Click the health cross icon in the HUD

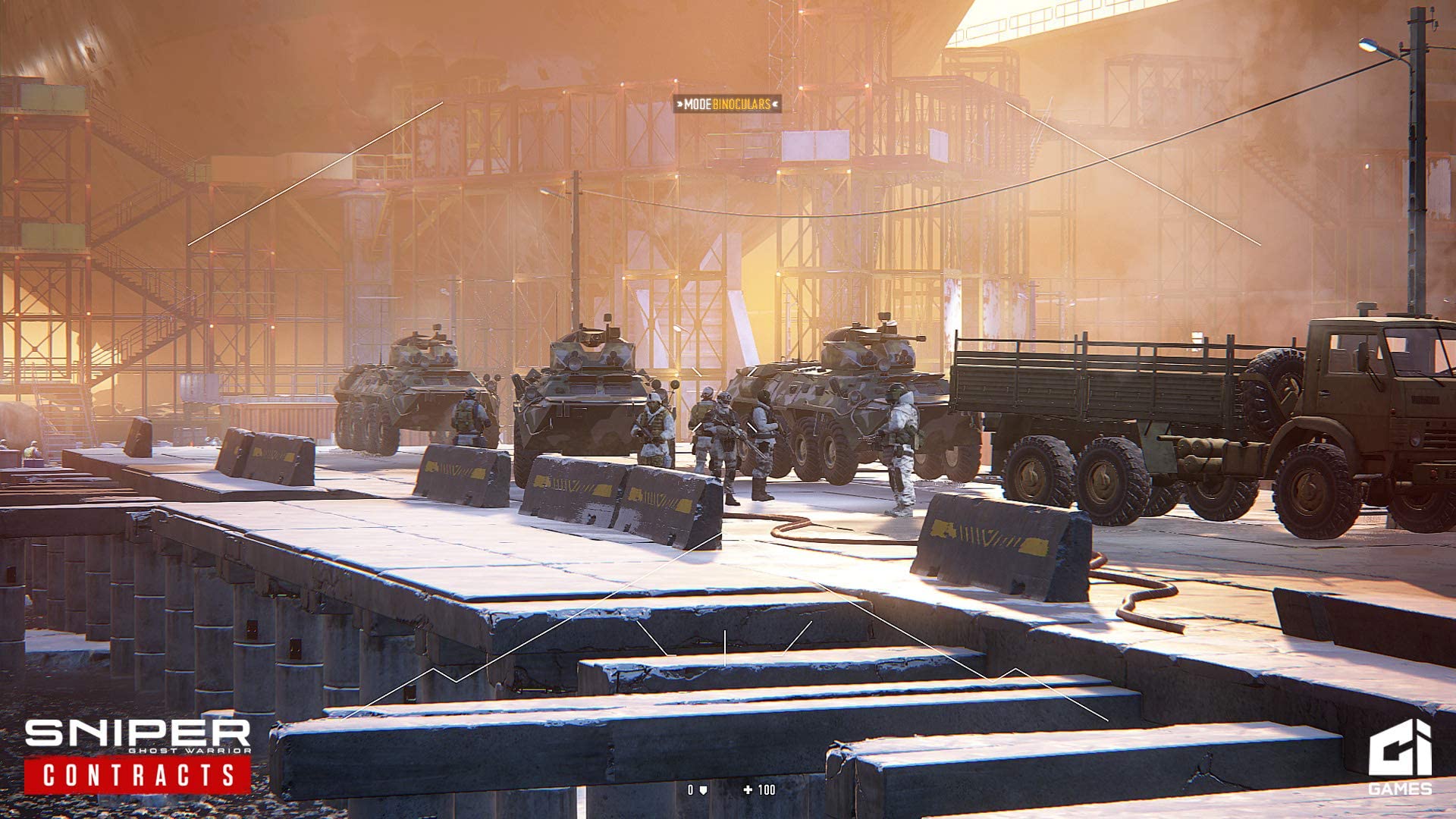coord(748,789)
